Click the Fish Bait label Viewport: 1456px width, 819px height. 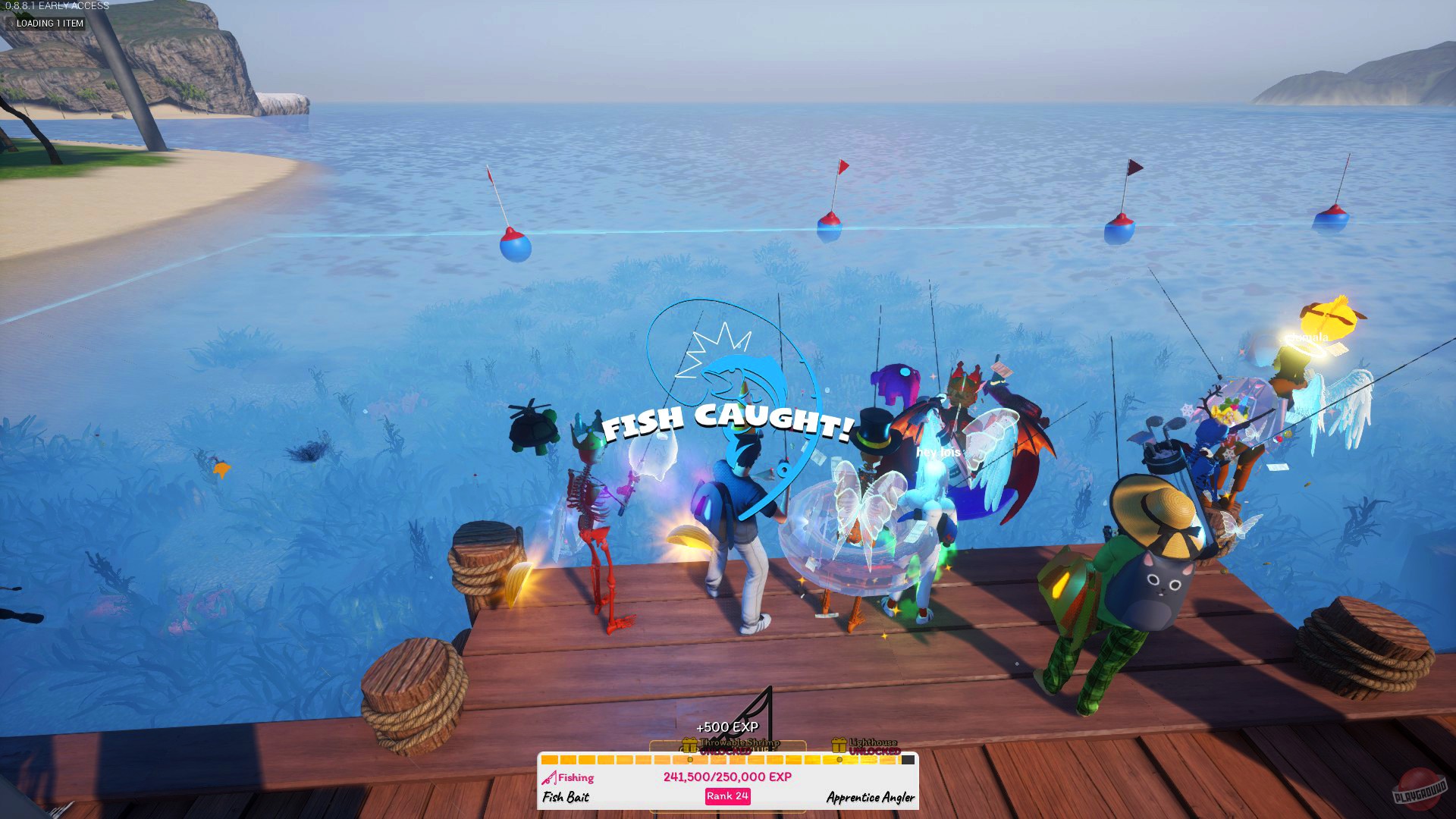pos(565,796)
